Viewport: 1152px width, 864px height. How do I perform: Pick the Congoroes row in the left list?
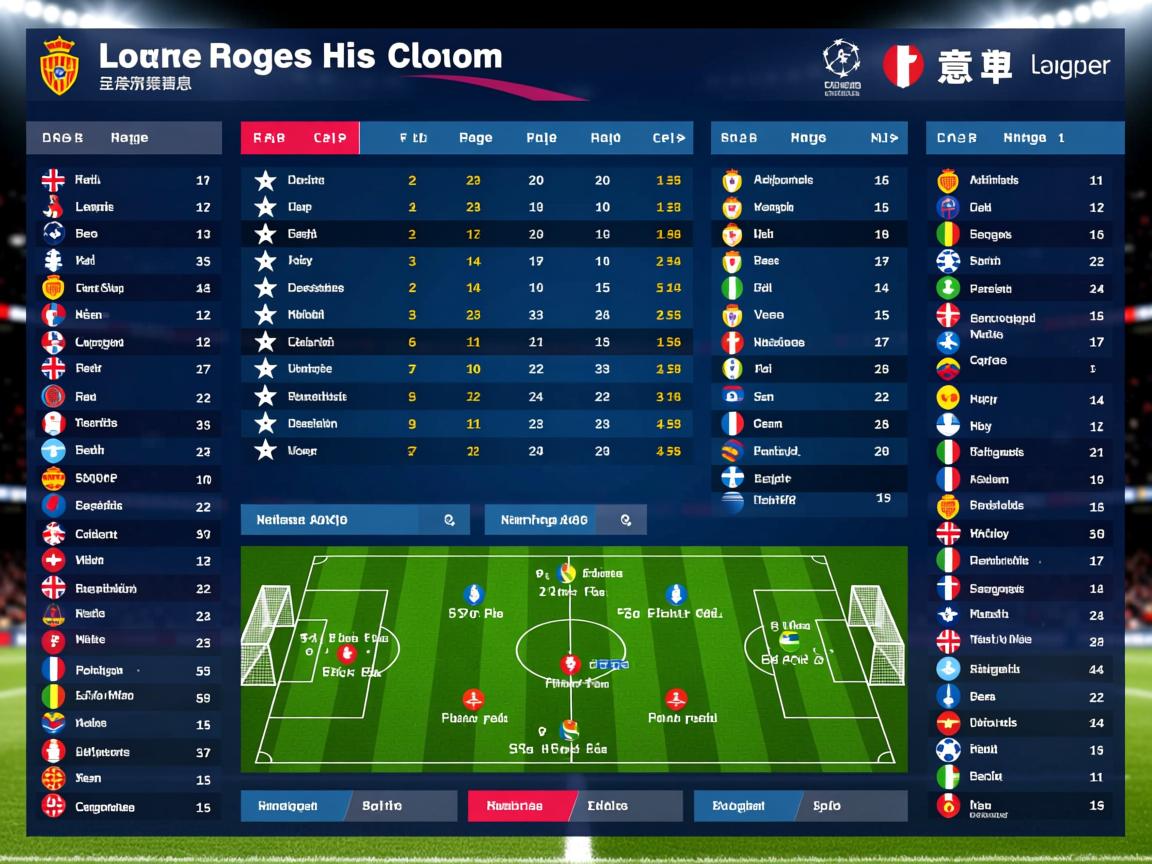[x=124, y=807]
